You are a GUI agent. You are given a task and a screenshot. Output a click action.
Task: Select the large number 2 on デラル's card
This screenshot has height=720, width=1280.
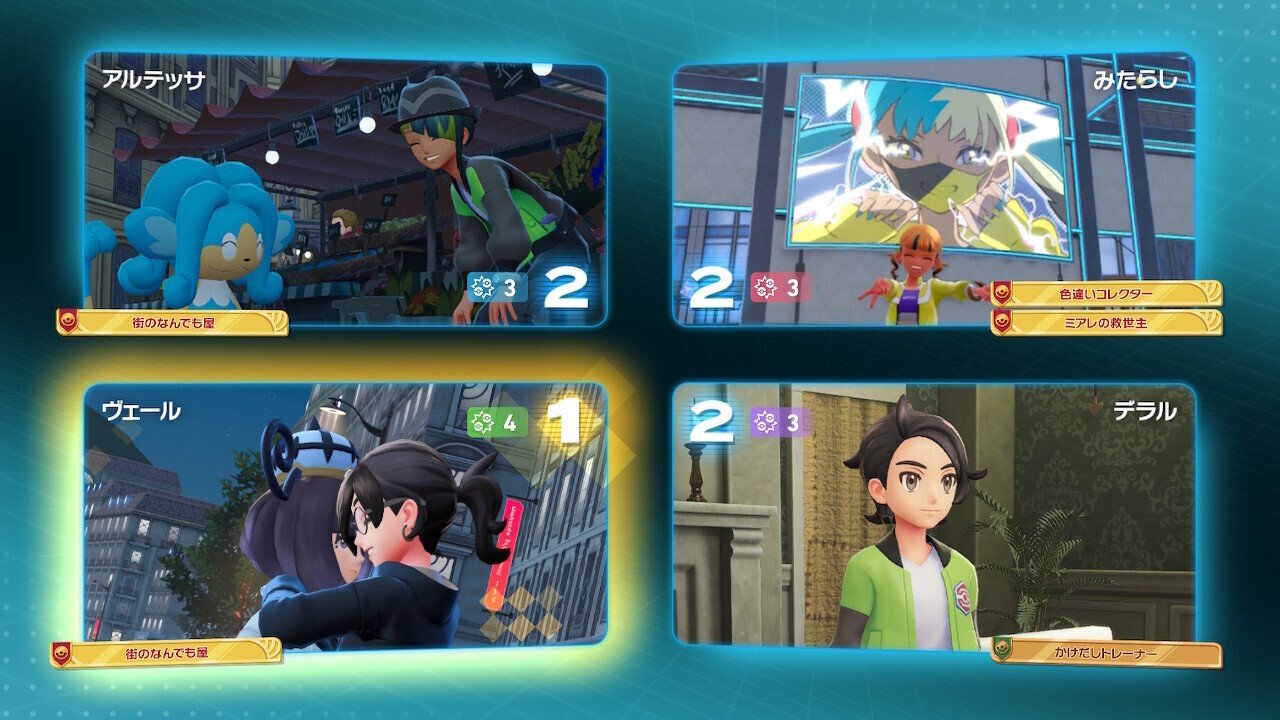pos(713,420)
